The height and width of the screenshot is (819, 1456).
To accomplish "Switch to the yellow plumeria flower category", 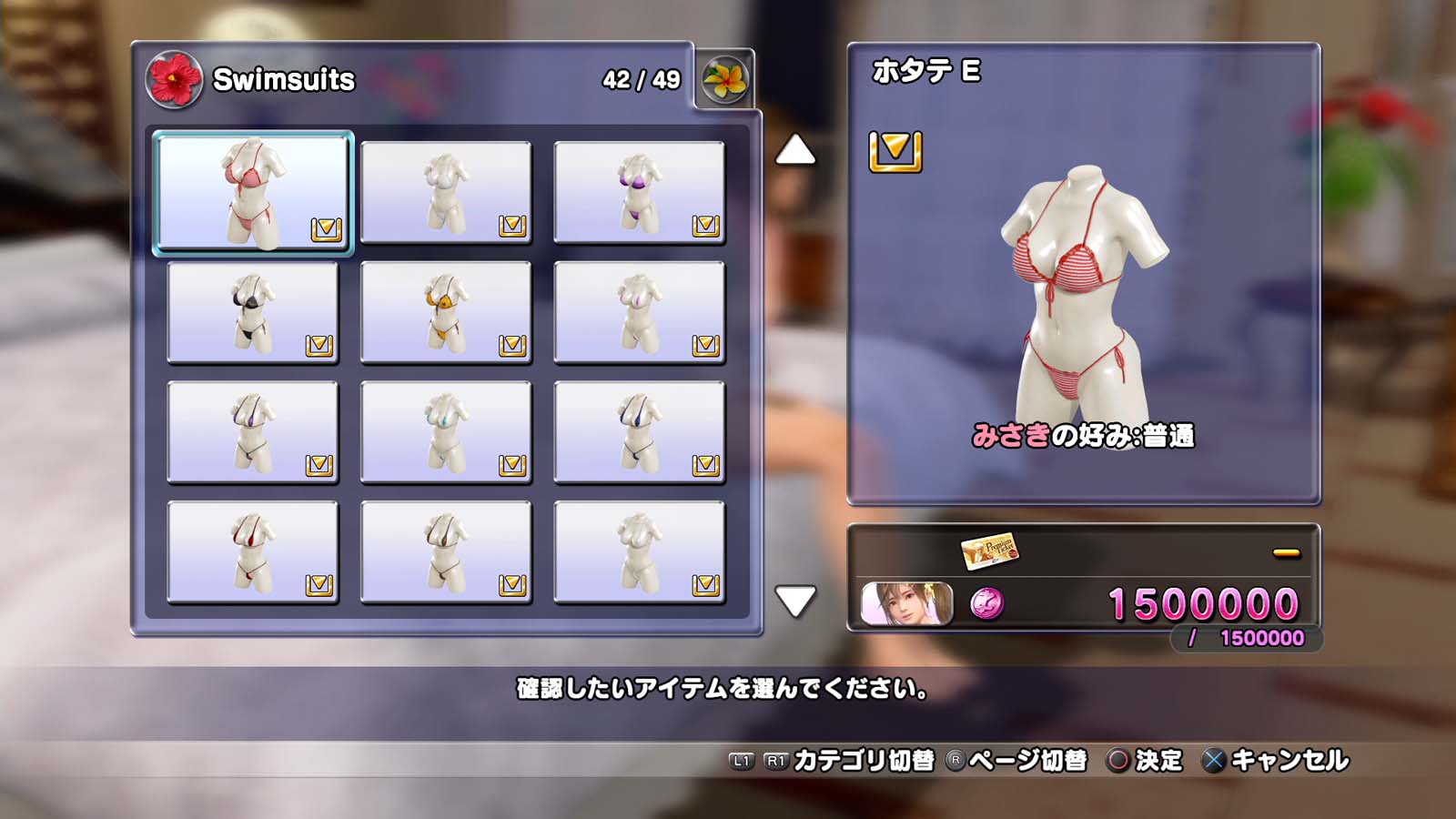I will (x=724, y=80).
